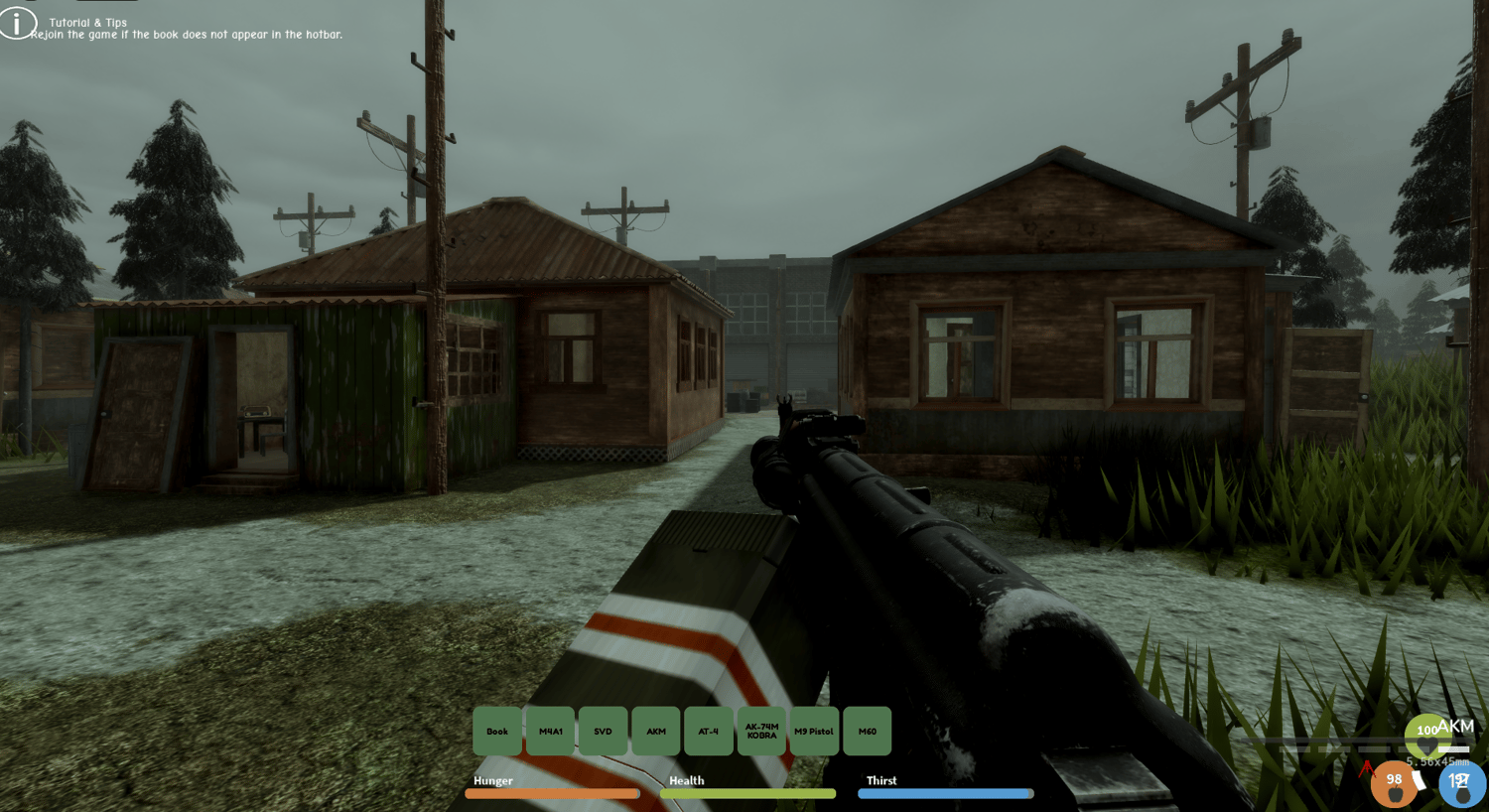Click the AKM ammo counter display
Viewport: 1489px width, 812px height.
[x=1453, y=727]
